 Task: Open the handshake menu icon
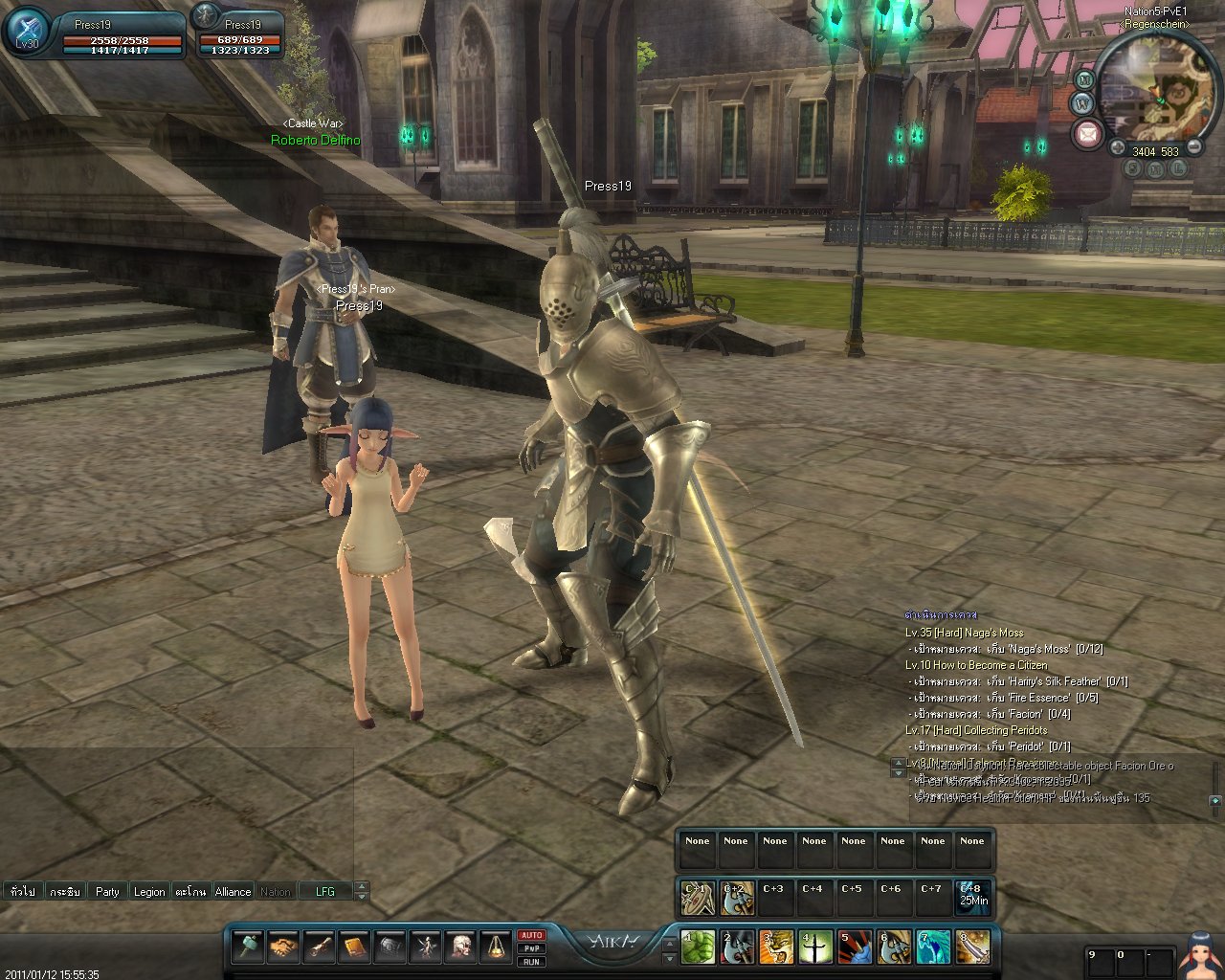283,947
